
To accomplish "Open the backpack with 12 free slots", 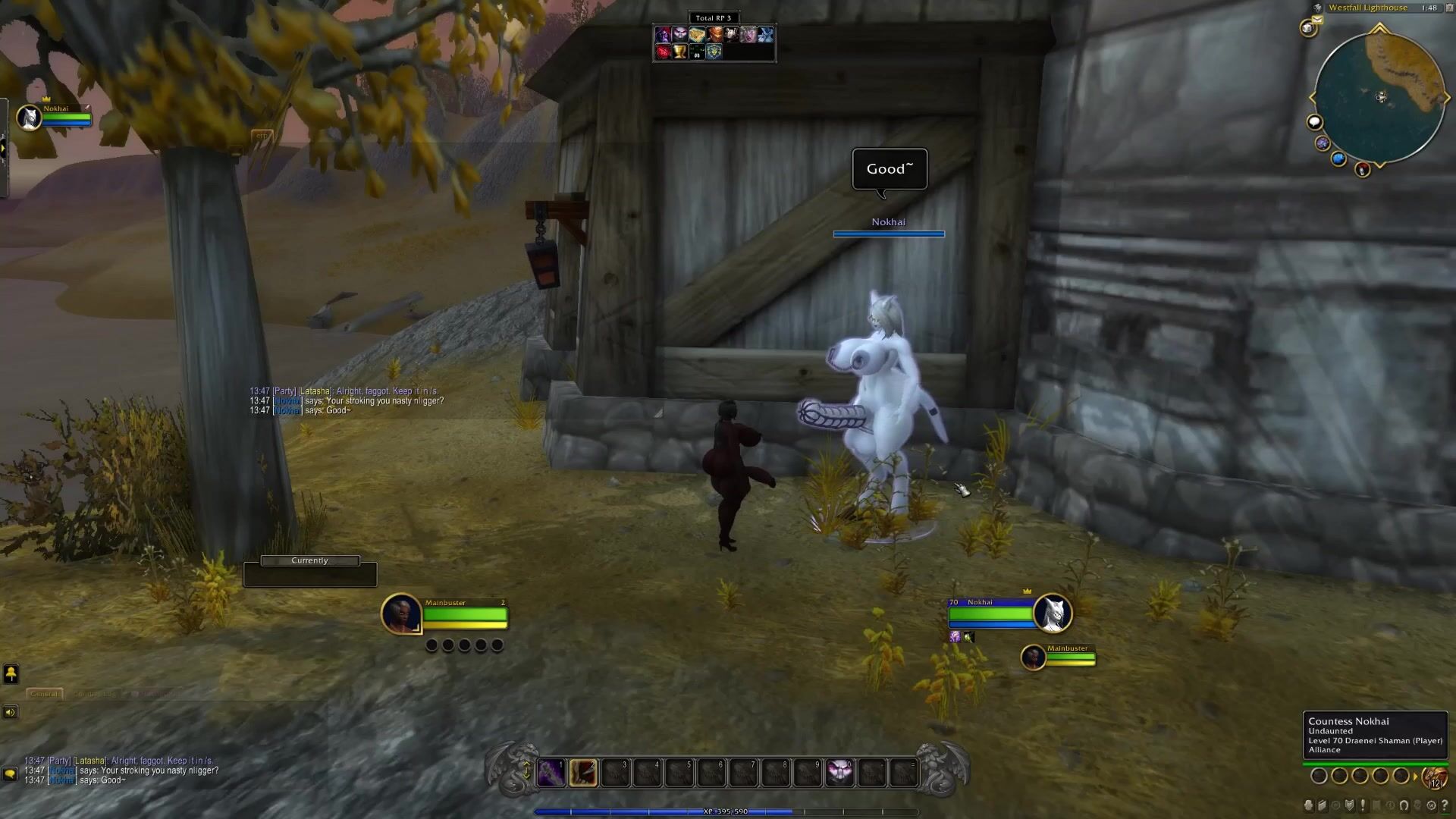I will pos(1435,777).
